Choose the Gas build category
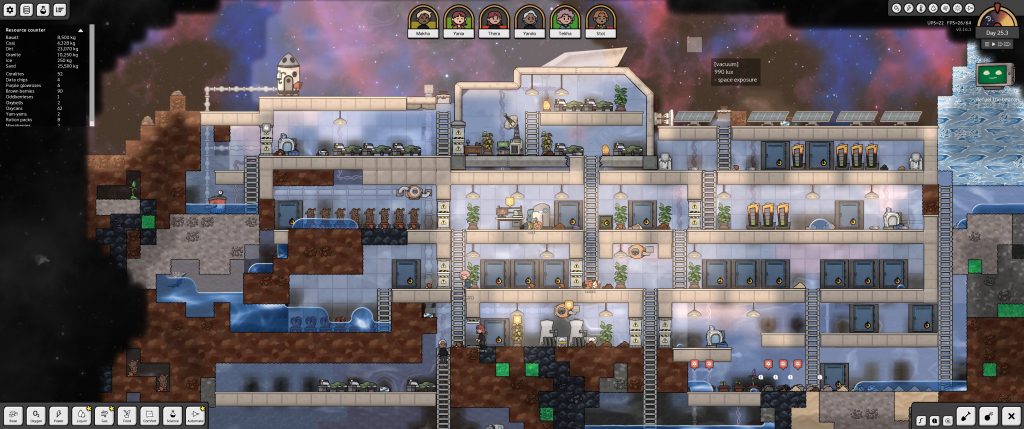Screen dimensions: 1024x429 tap(105, 415)
